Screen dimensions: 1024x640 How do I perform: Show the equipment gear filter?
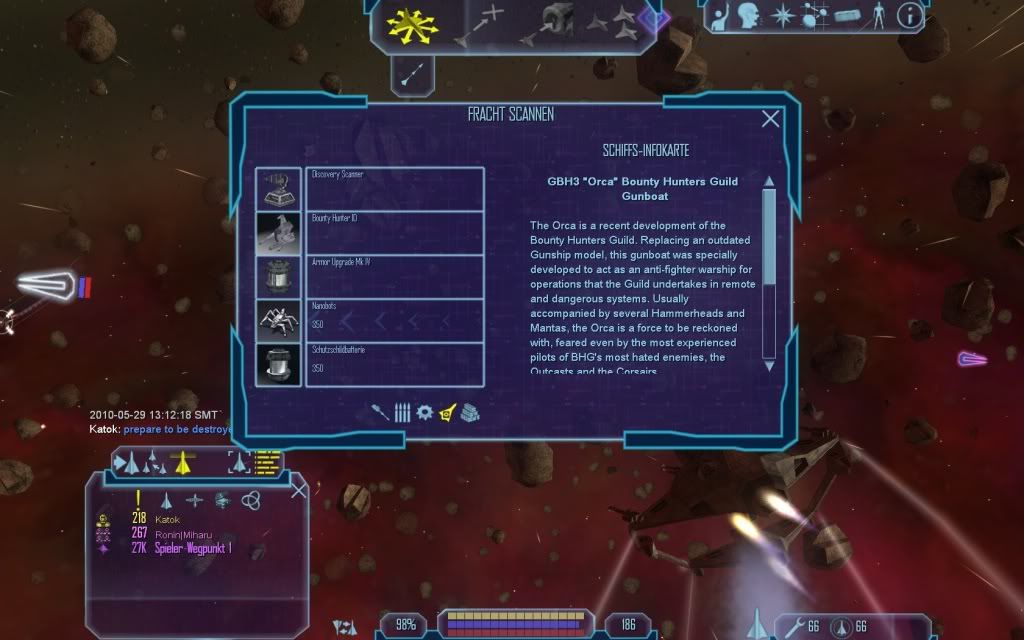424,412
